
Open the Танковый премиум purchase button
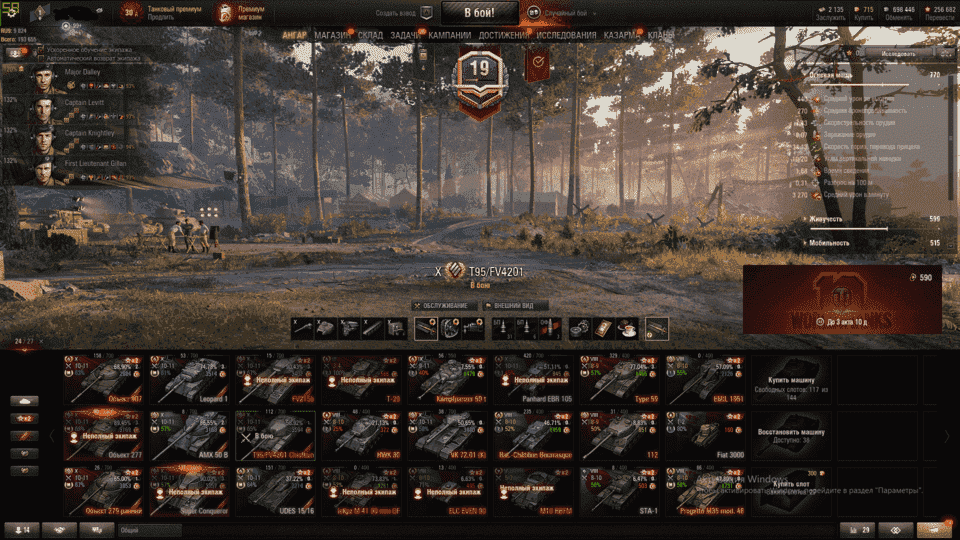click(161, 13)
